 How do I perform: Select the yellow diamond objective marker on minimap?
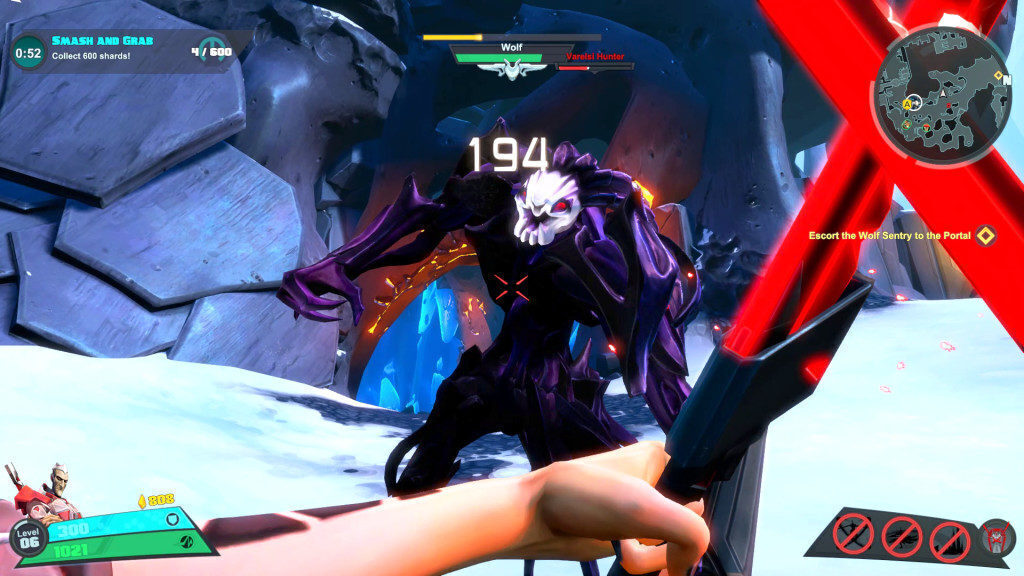coord(1000,73)
